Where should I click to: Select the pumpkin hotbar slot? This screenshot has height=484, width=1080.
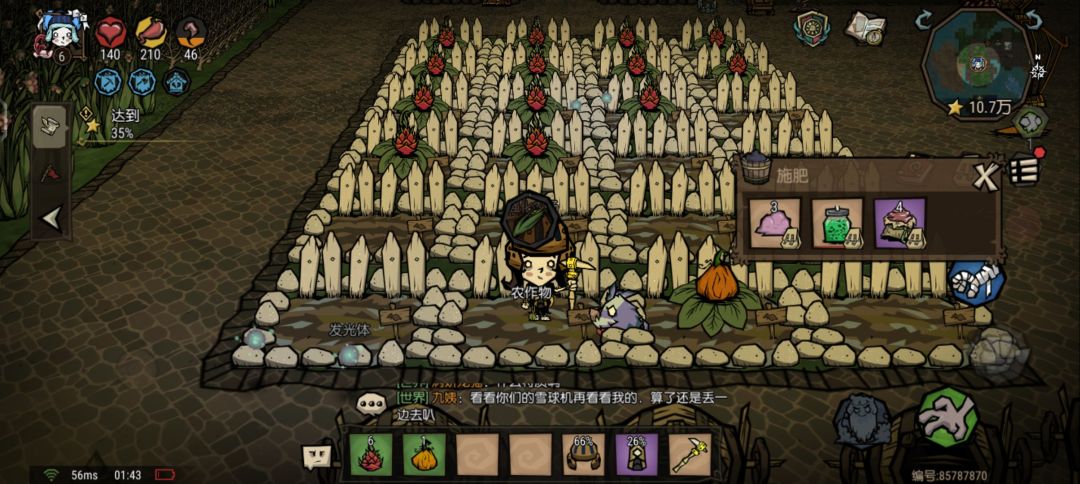pyautogui.click(x=425, y=455)
